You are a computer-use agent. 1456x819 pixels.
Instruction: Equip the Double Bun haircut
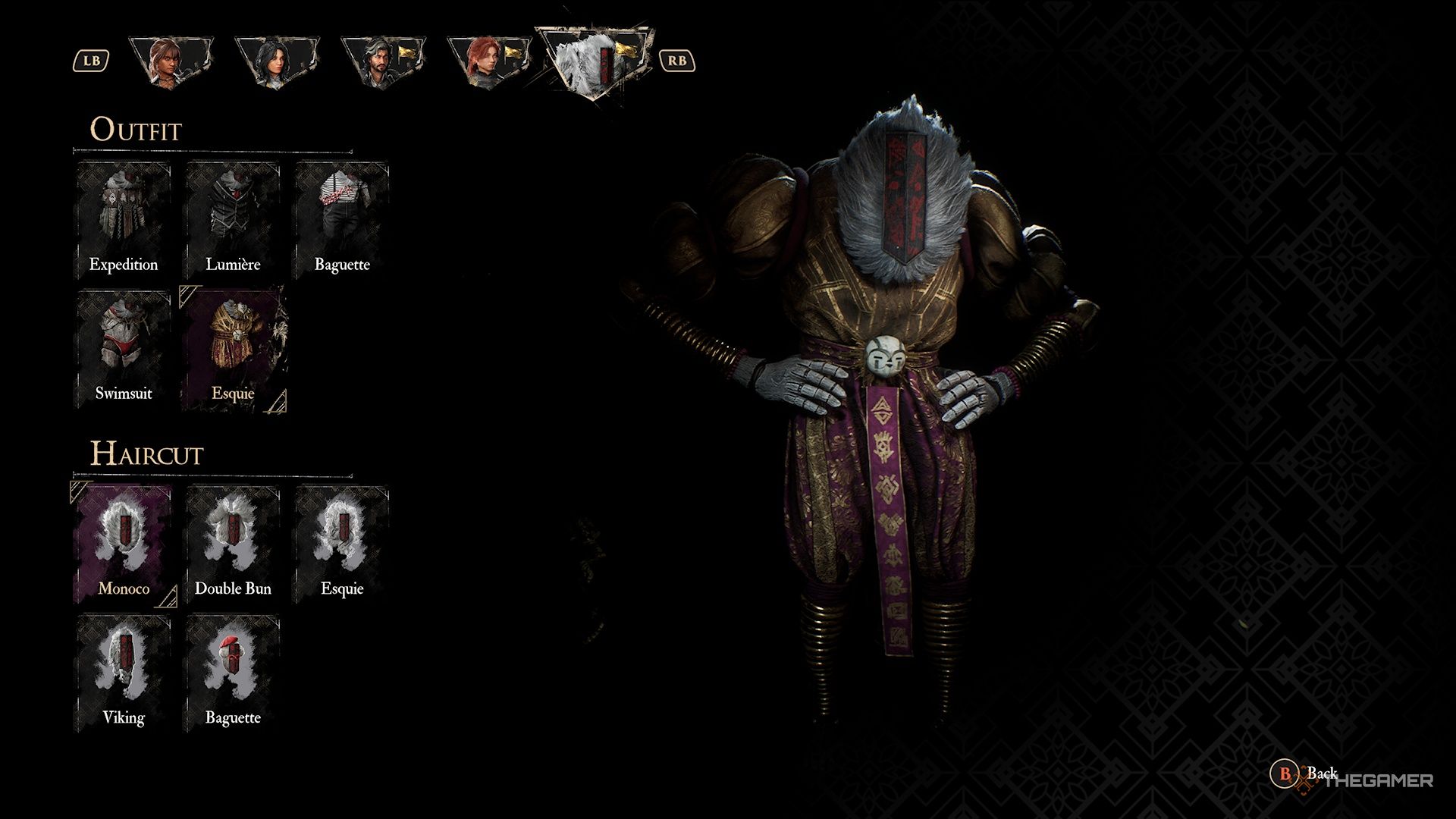click(x=234, y=538)
